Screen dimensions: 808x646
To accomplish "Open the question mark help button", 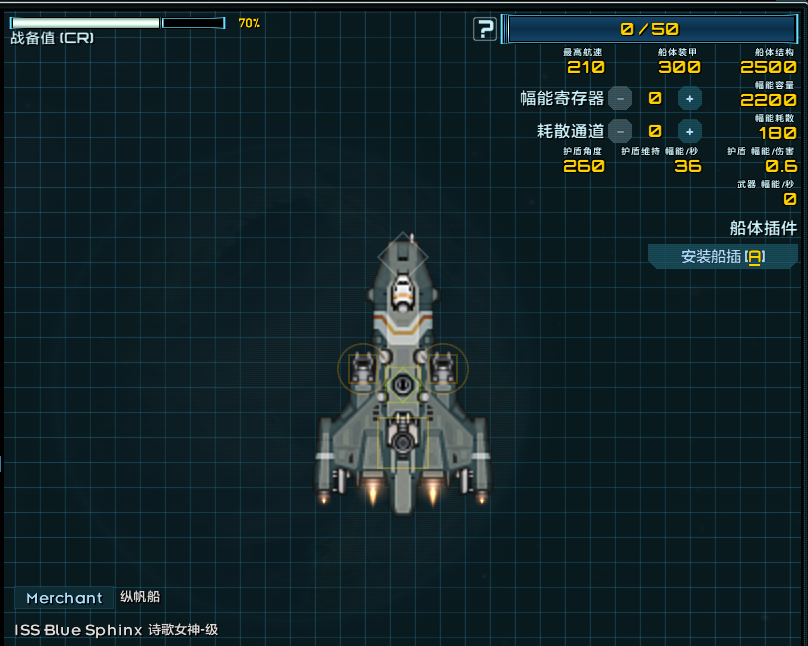I will point(485,29).
